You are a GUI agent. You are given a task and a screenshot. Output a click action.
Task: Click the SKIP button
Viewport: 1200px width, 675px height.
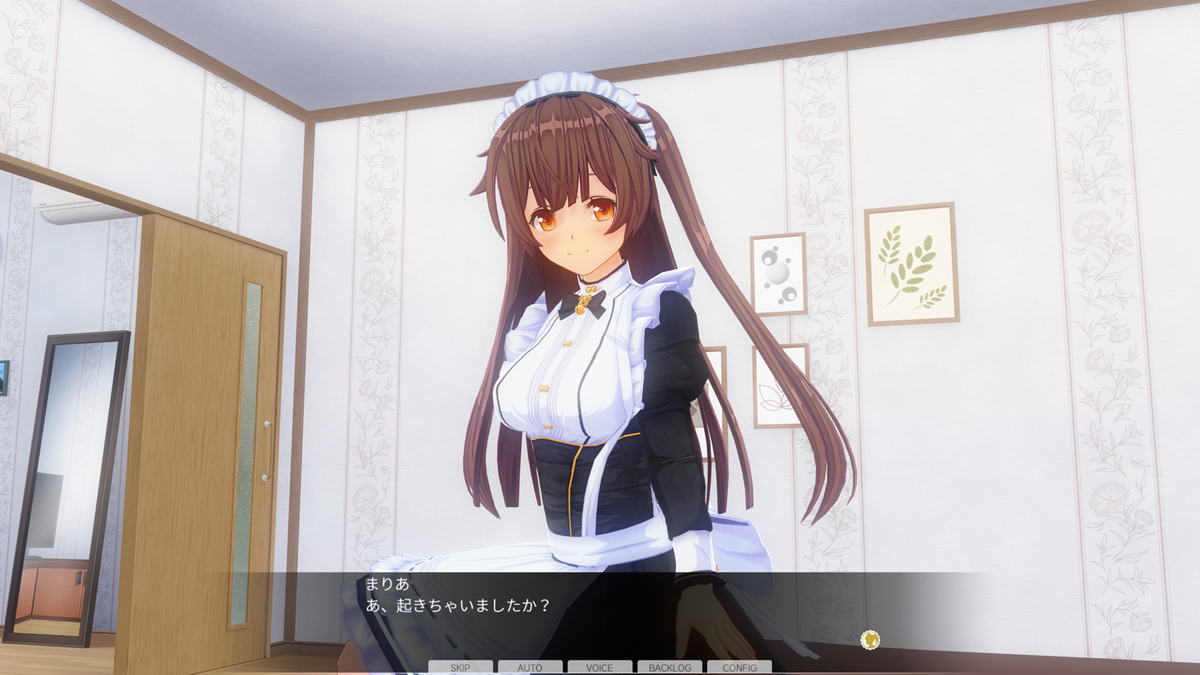point(460,667)
